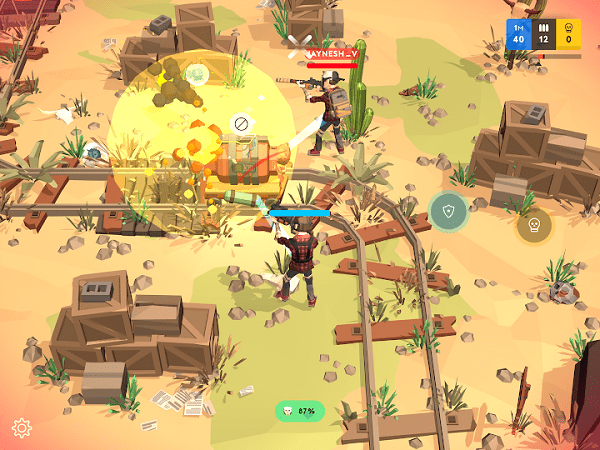This screenshot has height=450, width=600.
Task: Activate the shield ability button
Action: tap(448, 211)
